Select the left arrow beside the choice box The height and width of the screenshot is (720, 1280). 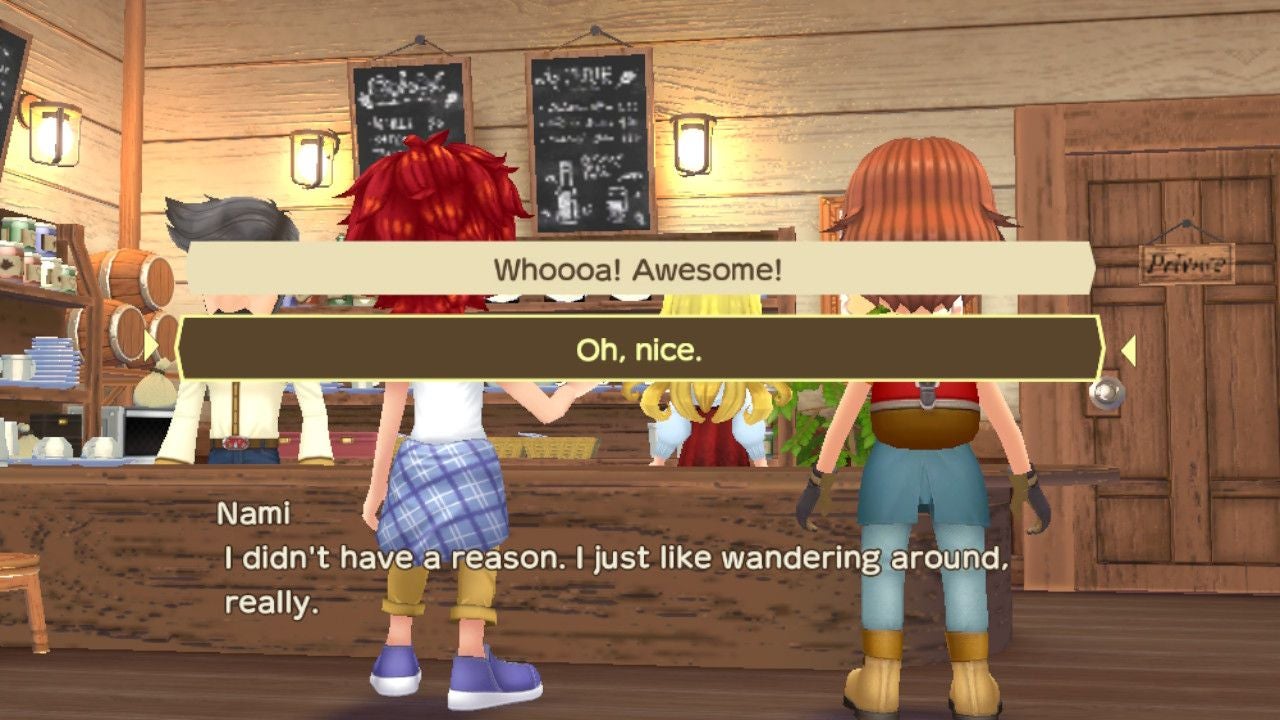[x=148, y=347]
